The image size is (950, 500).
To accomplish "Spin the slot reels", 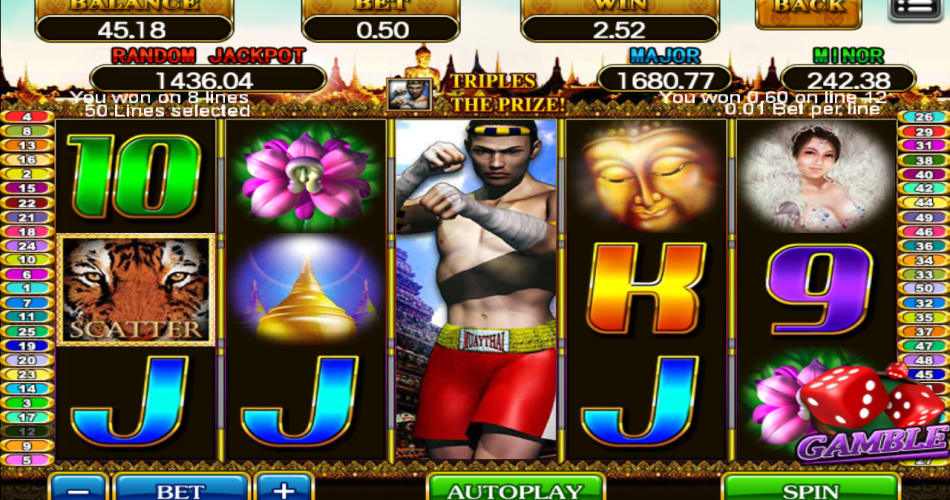I will click(x=810, y=489).
